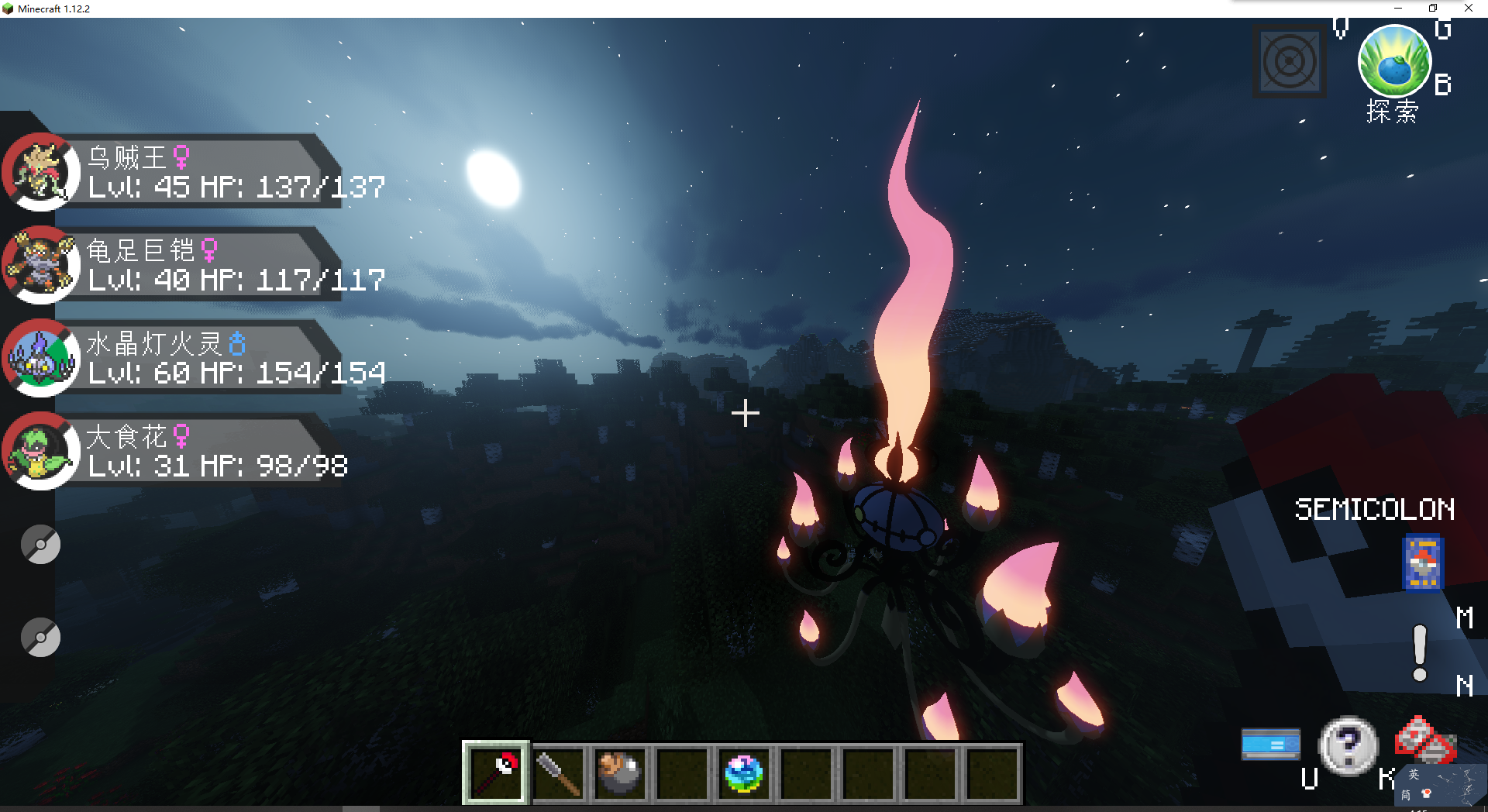Open the blue Pokédex device icon
The width and height of the screenshot is (1488, 812).
[x=1271, y=744]
